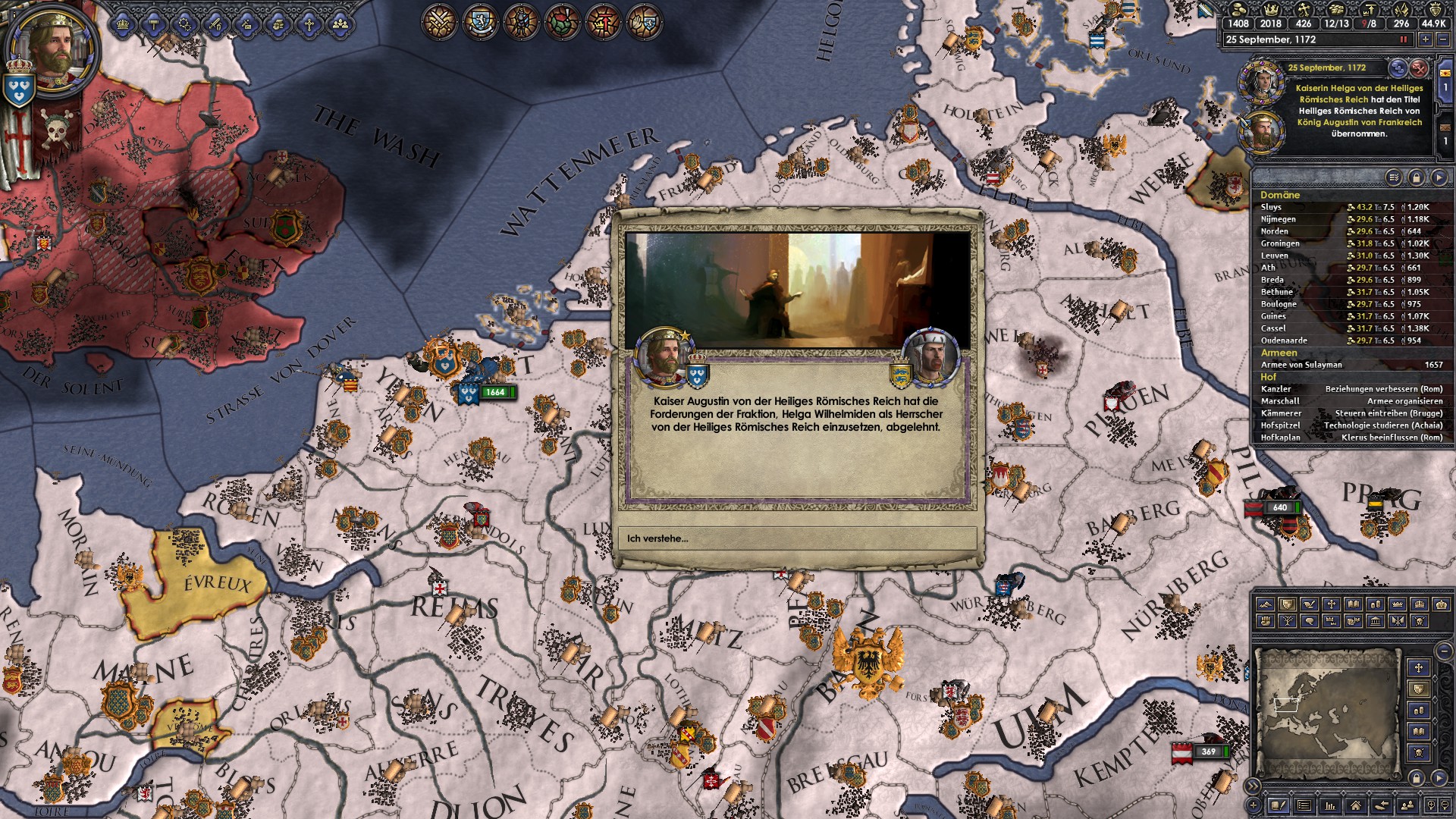Viewport: 1456px width, 819px height.
Task: Open the military tab with the sword icon
Action: tap(216, 24)
